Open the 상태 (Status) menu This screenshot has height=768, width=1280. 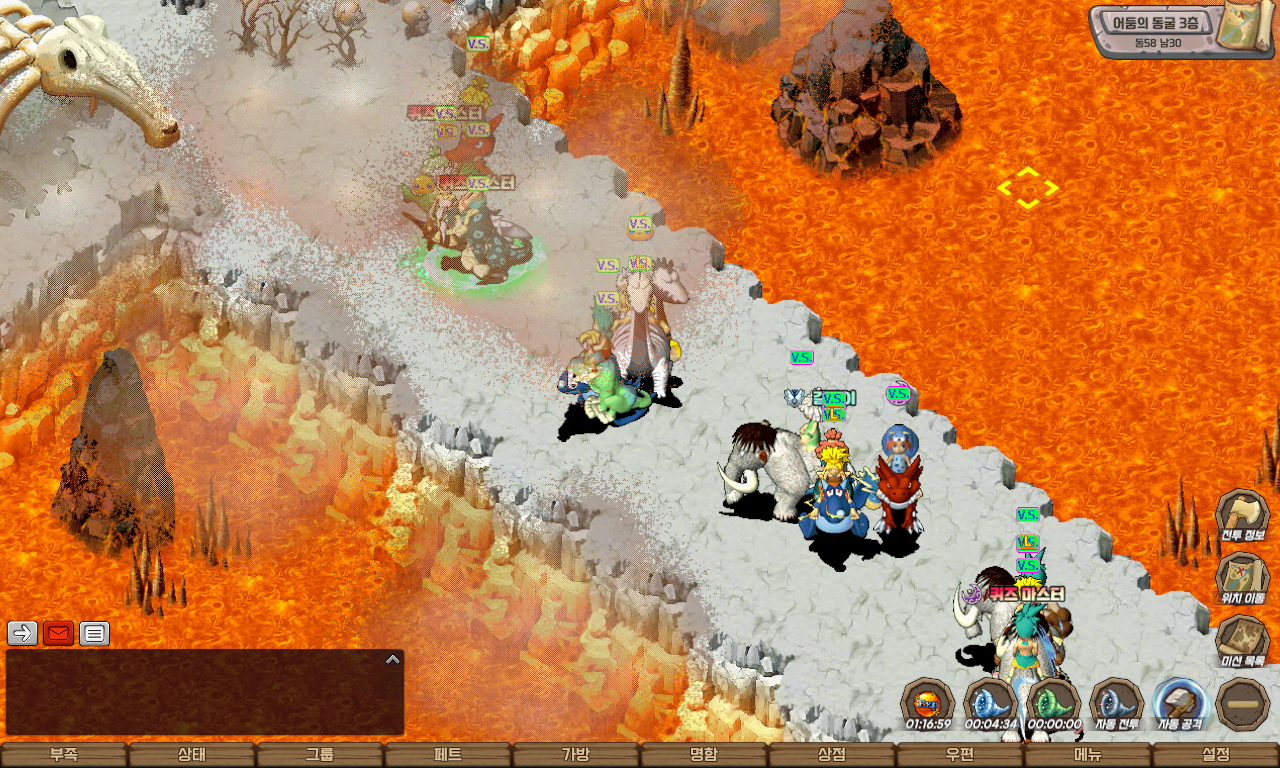point(192,755)
